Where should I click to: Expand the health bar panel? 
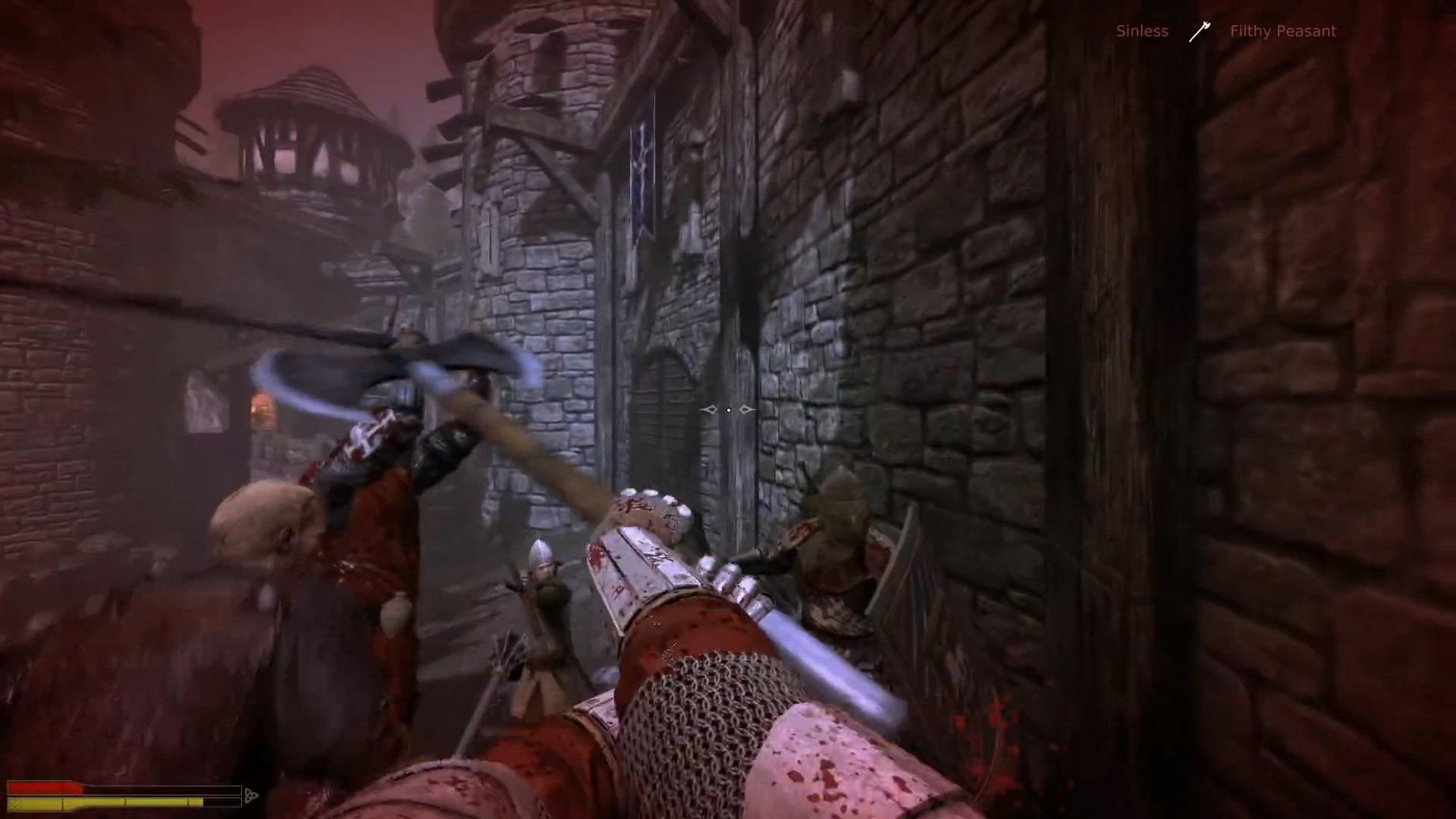(125, 786)
